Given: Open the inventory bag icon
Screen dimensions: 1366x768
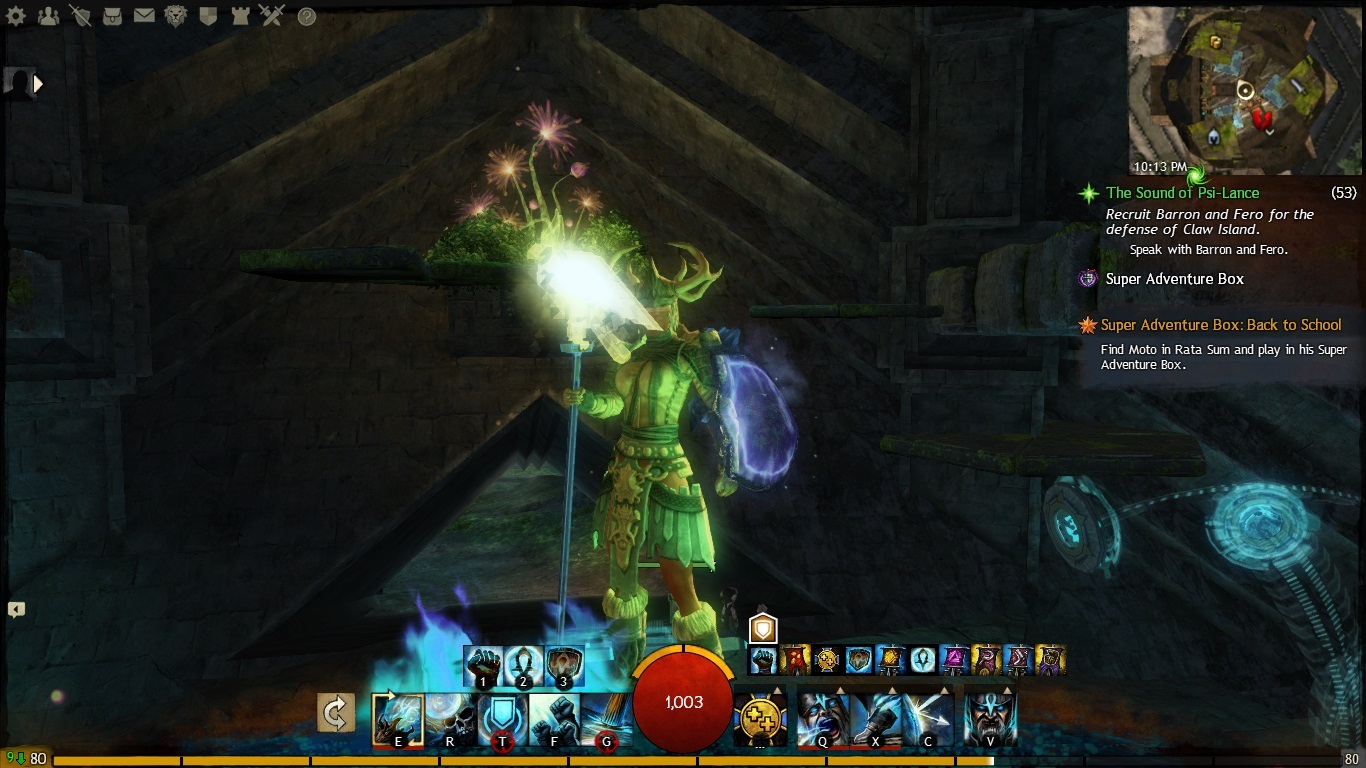Looking at the screenshot, I should click(x=113, y=16).
